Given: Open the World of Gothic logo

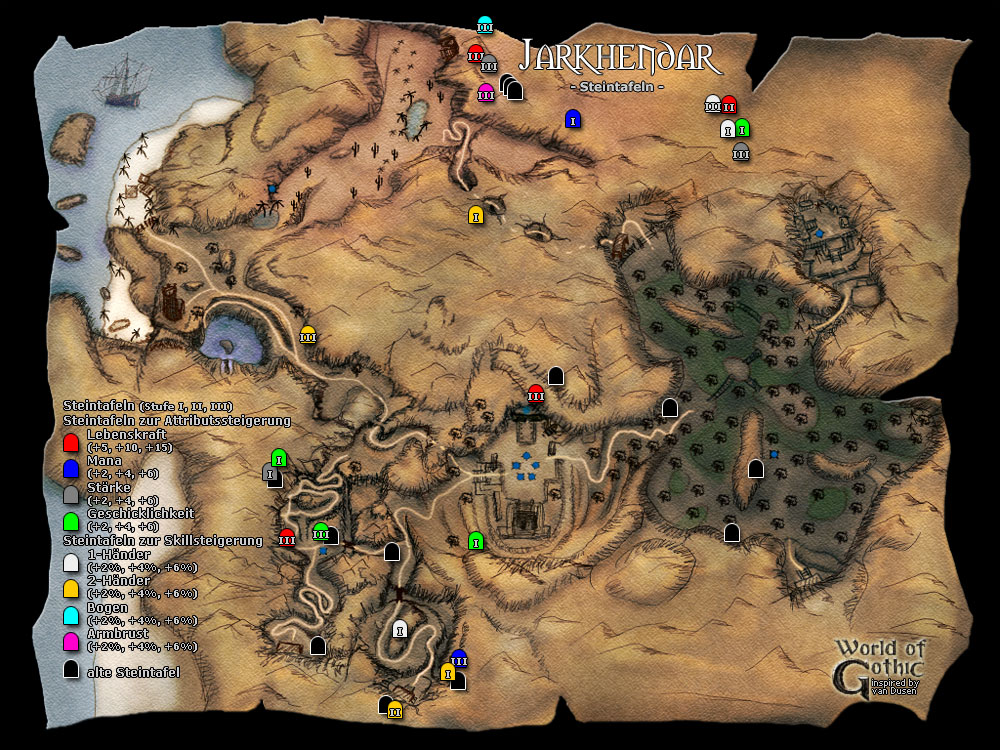Looking at the screenshot, I should [x=881, y=663].
